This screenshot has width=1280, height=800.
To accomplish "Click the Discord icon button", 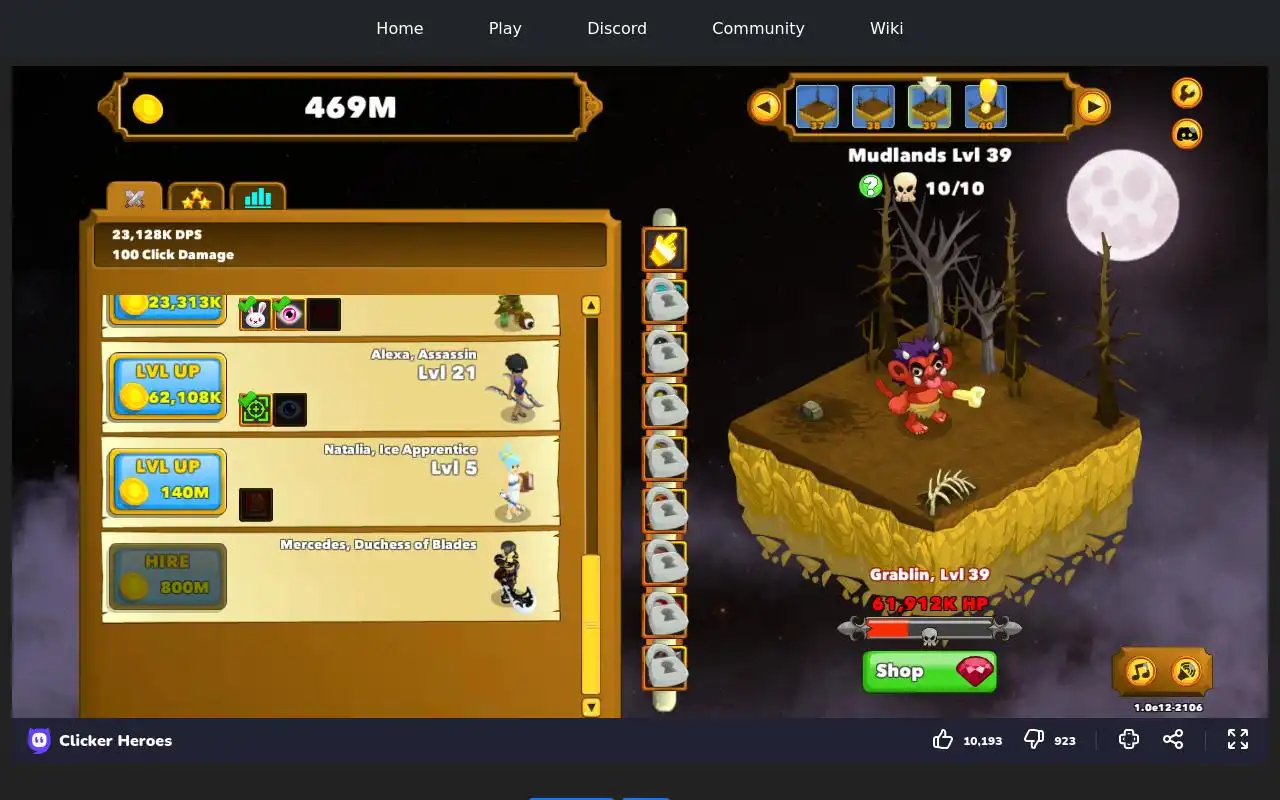I will 1187,133.
